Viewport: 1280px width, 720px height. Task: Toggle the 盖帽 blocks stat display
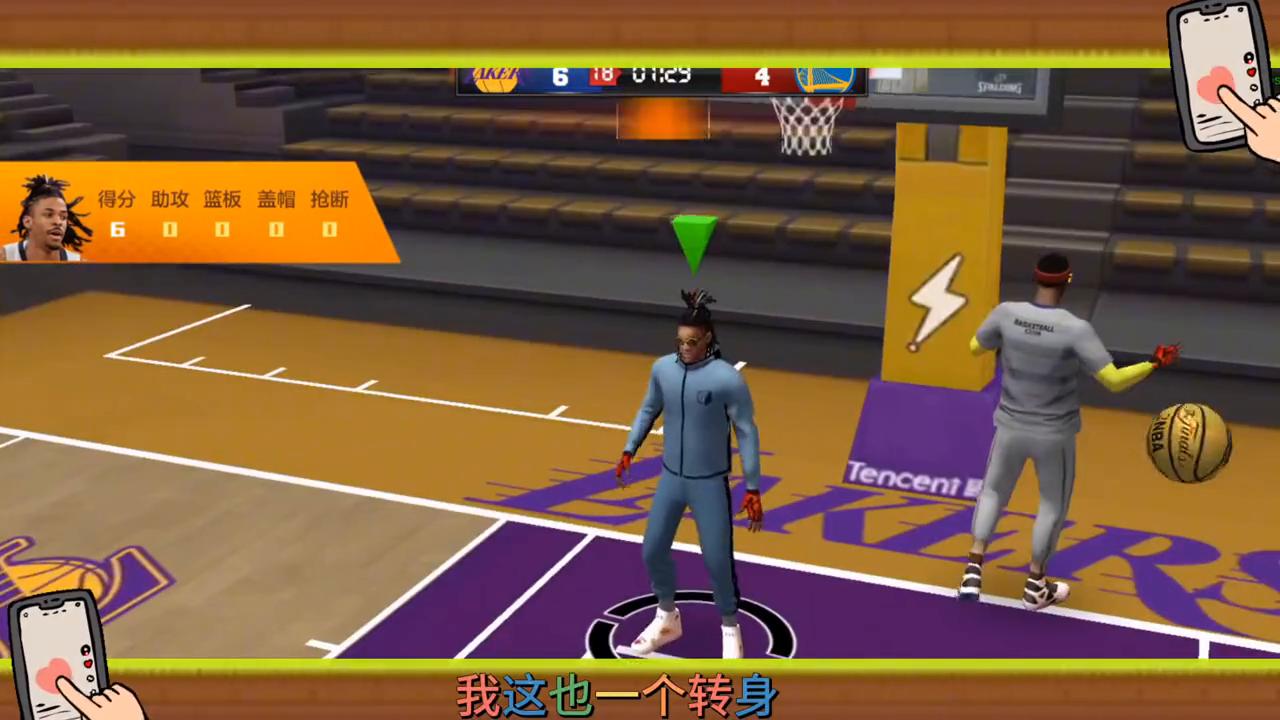[x=275, y=199]
